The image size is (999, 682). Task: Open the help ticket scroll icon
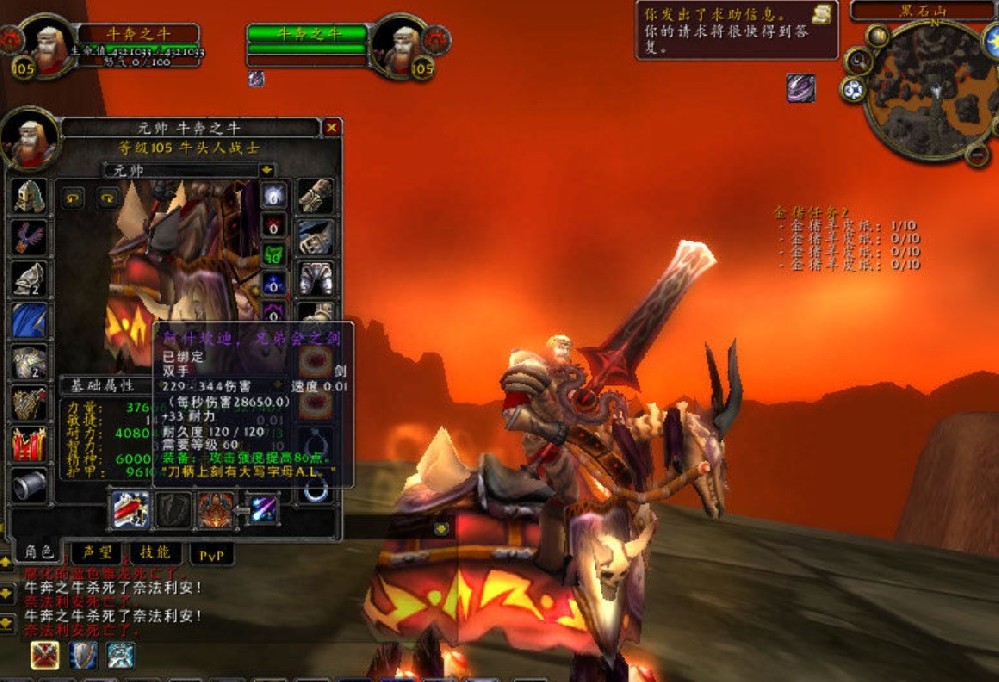click(x=822, y=14)
